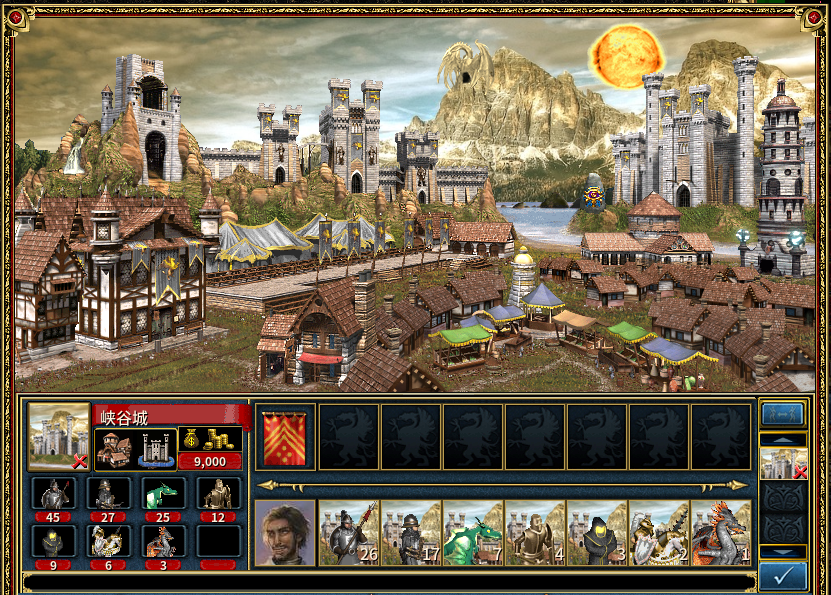Pick the single red dragon army stack
831x595 pixels.
[721, 532]
